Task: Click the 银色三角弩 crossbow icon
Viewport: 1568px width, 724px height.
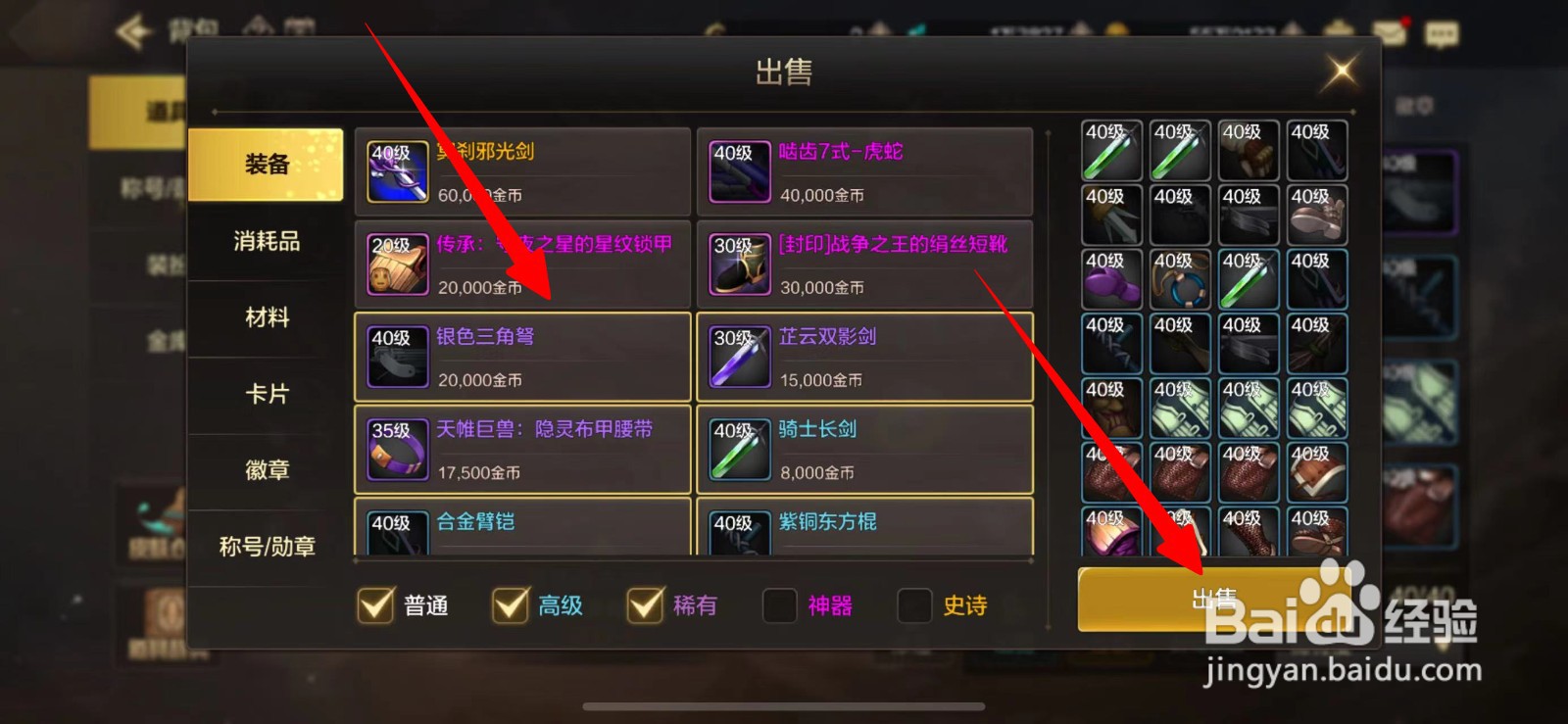Action: (x=397, y=357)
